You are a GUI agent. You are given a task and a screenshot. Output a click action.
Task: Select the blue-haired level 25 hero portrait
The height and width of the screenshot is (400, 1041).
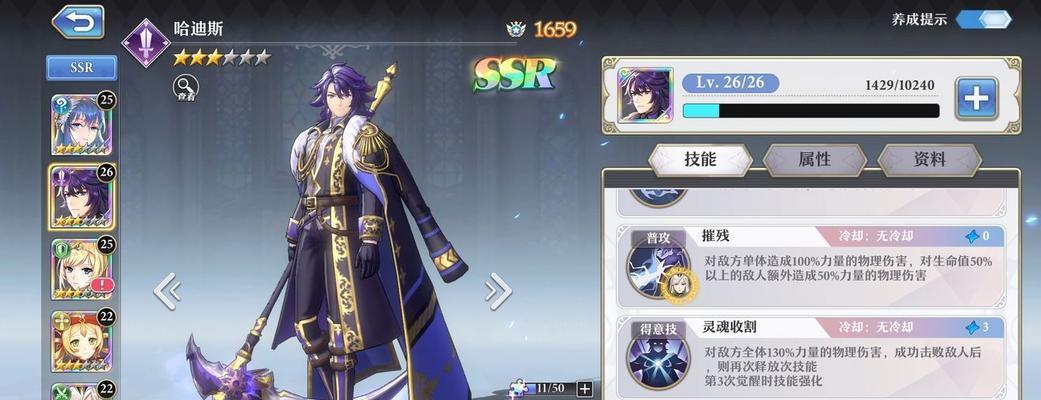[81, 125]
